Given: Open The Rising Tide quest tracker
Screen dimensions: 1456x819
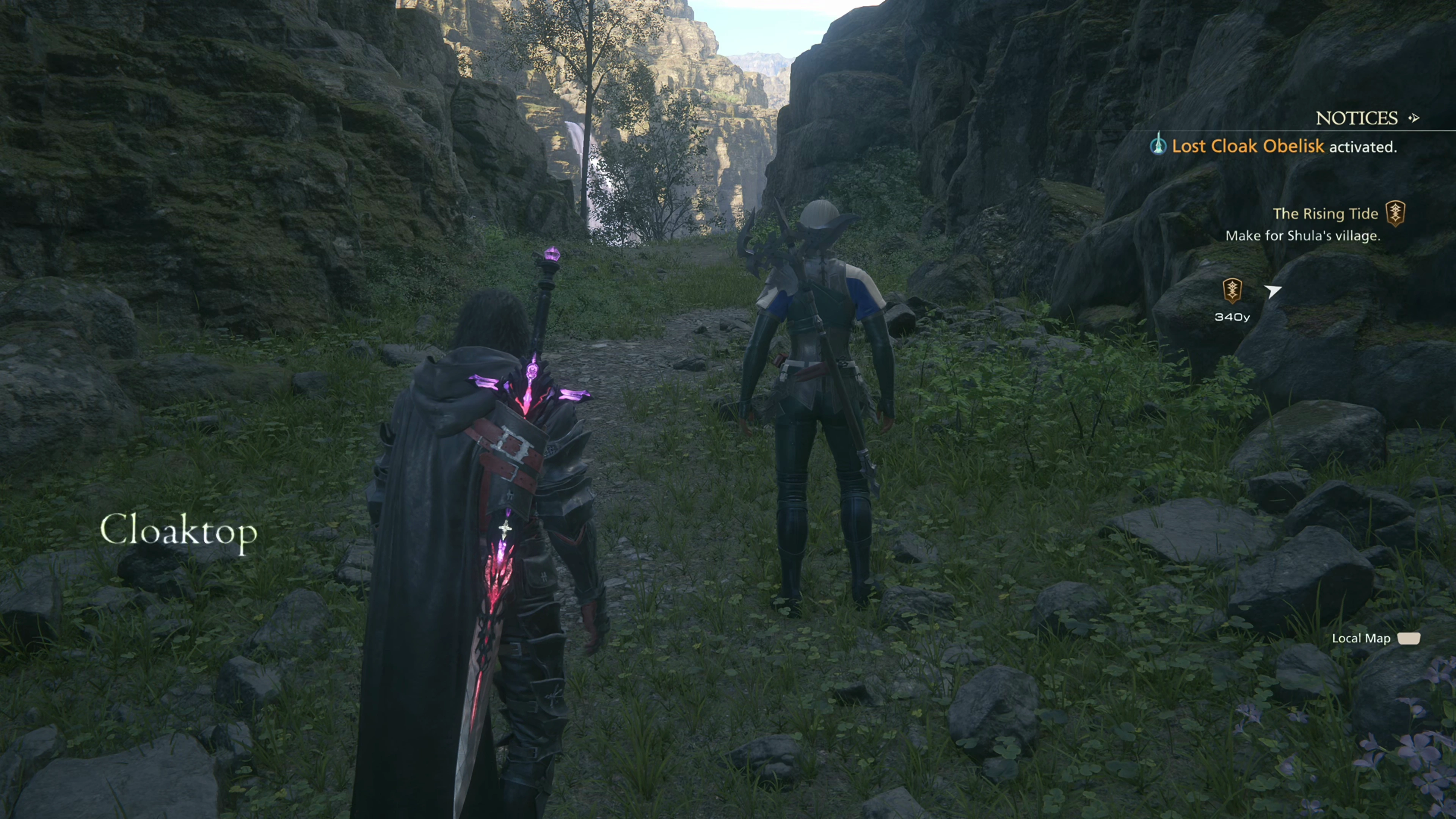Looking at the screenshot, I should pos(1325,213).
